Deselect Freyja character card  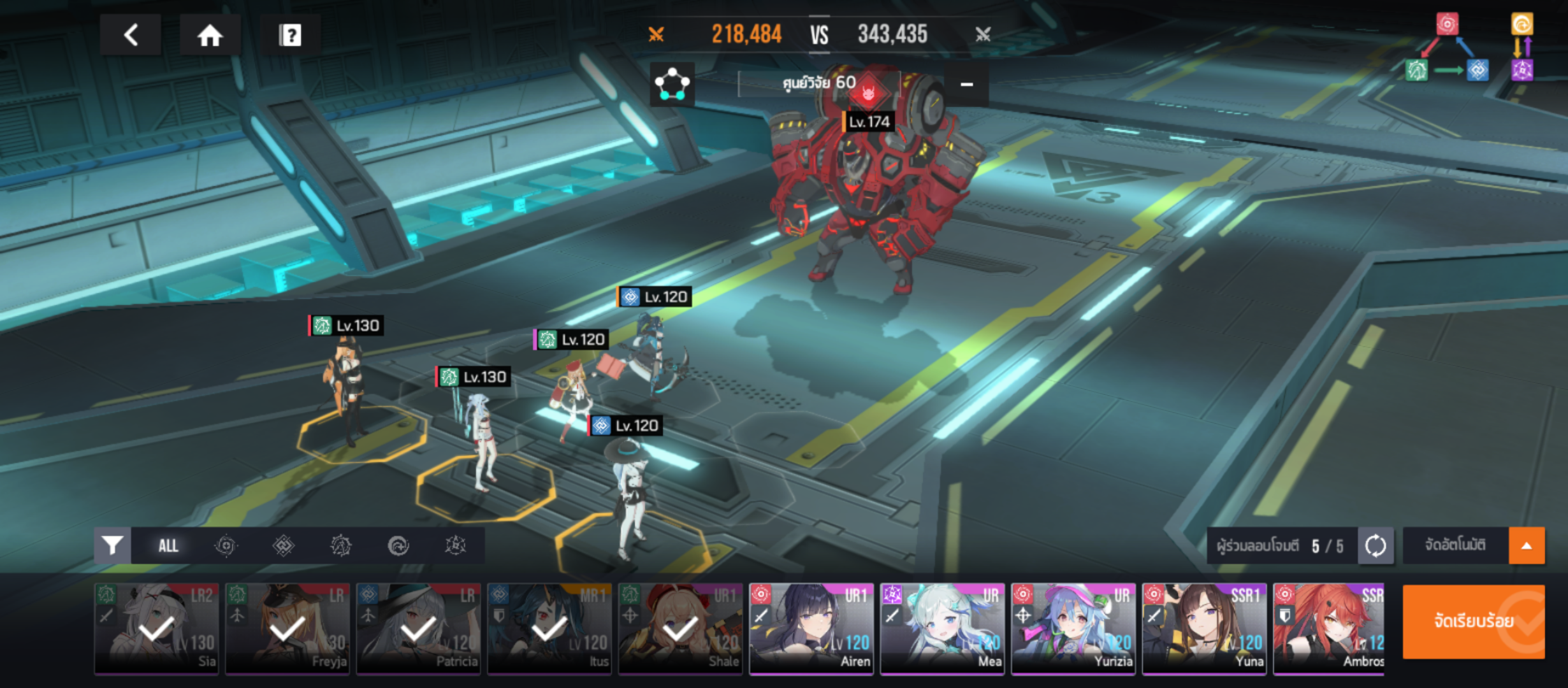pos(287,628)
